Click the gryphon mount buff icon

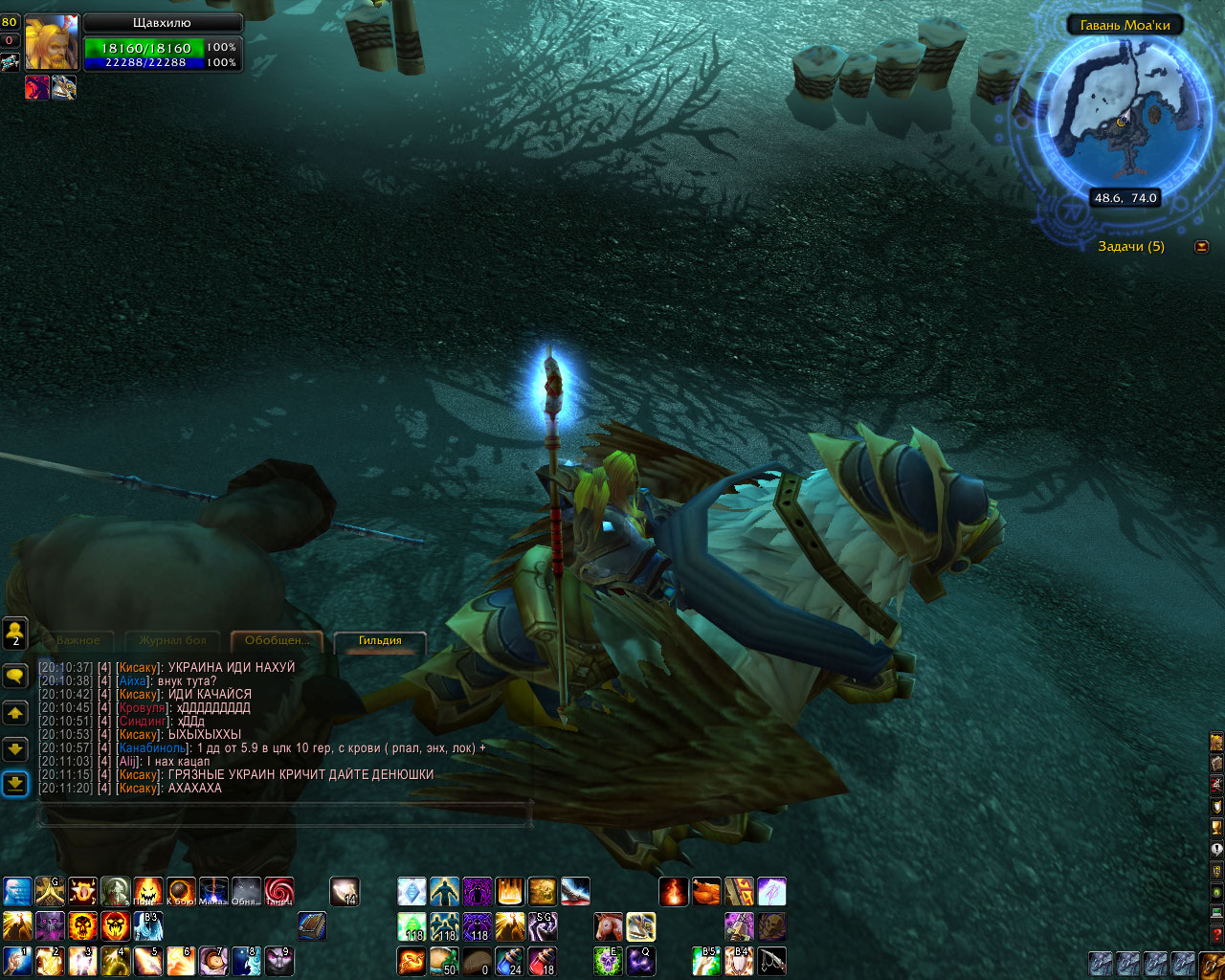(64, 88)
